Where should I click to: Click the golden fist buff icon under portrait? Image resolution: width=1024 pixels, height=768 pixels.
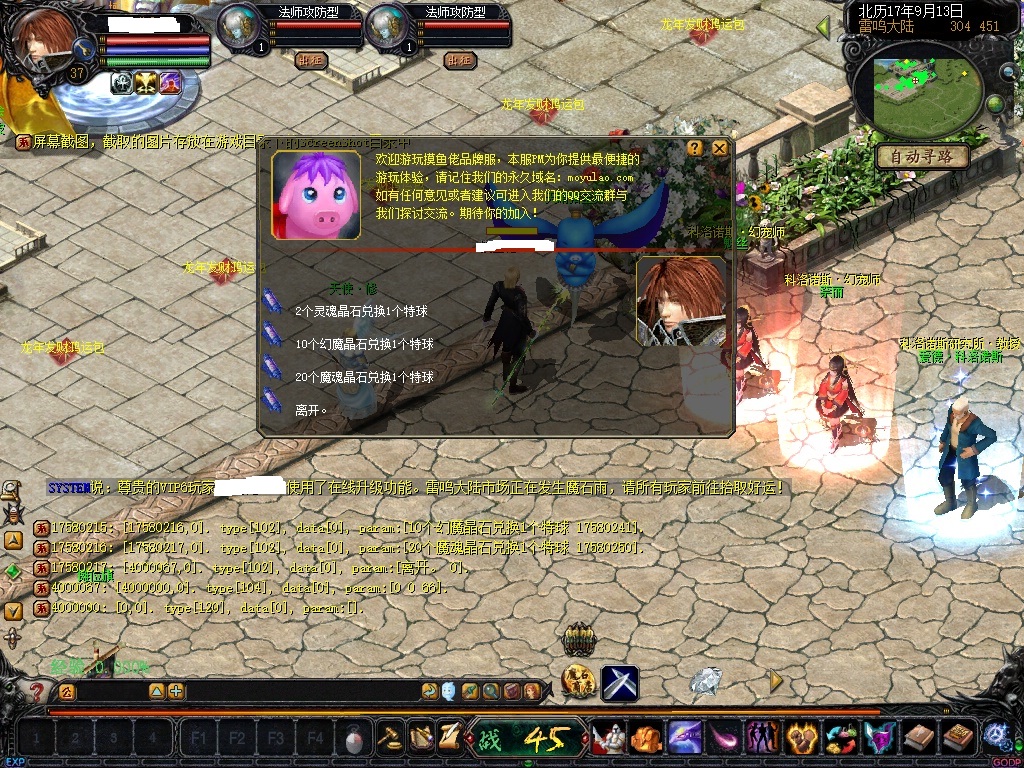coord(147,84)
